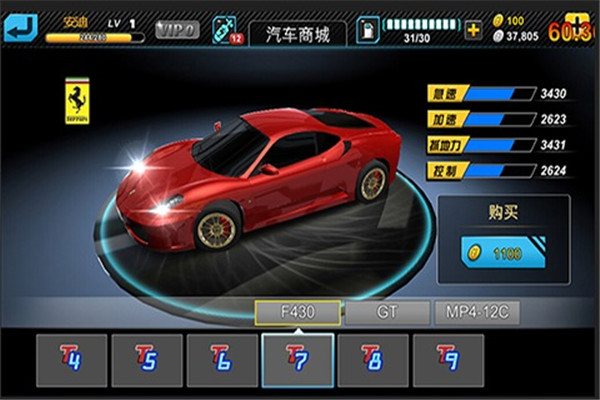Open the T8 tier tile

372,360
